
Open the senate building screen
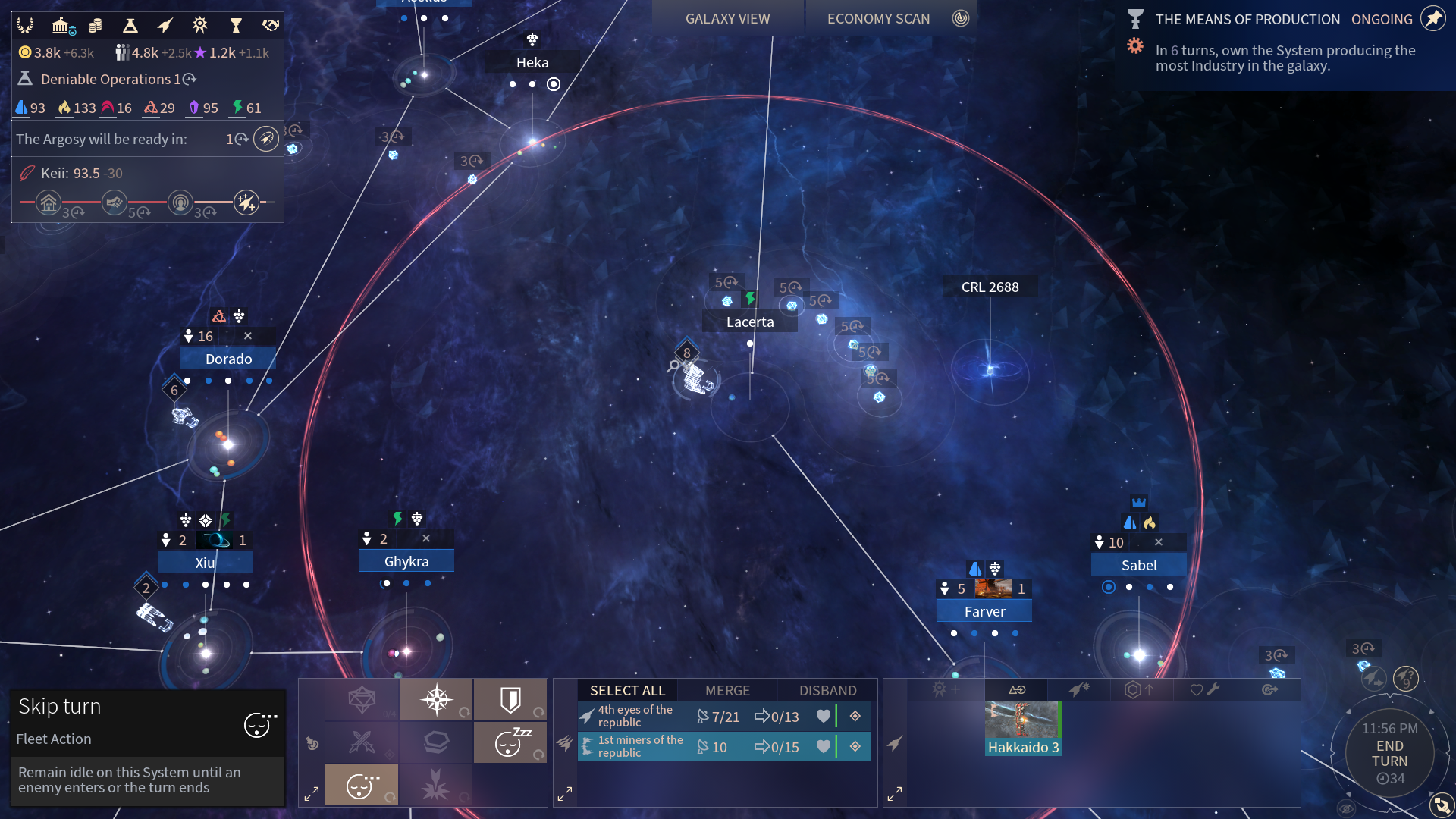pyautogui.click(x=61, y=27)
